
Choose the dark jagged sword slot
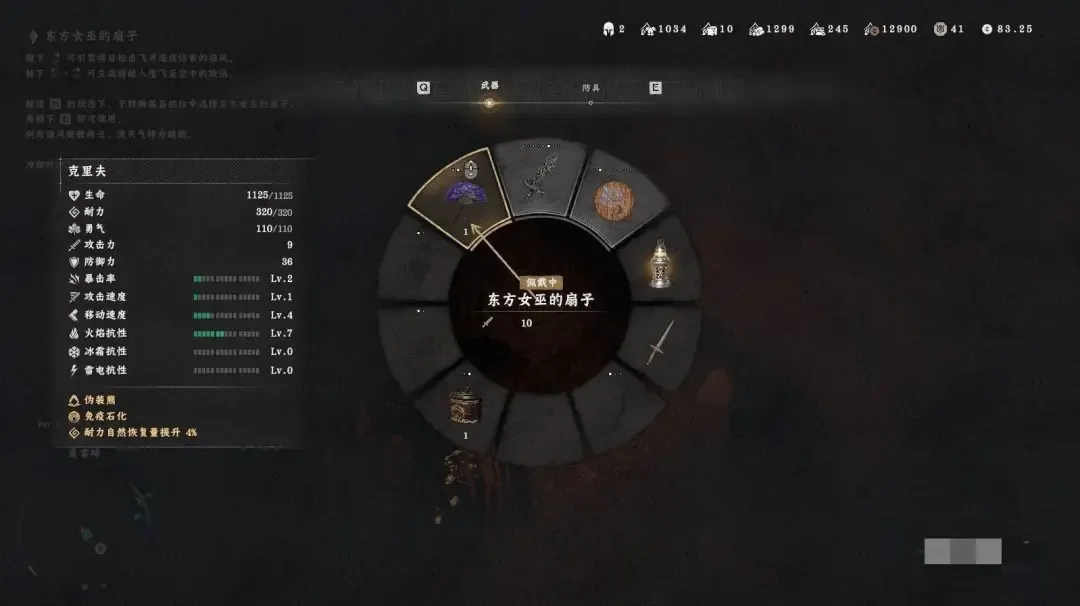click(x=540, y=176)
